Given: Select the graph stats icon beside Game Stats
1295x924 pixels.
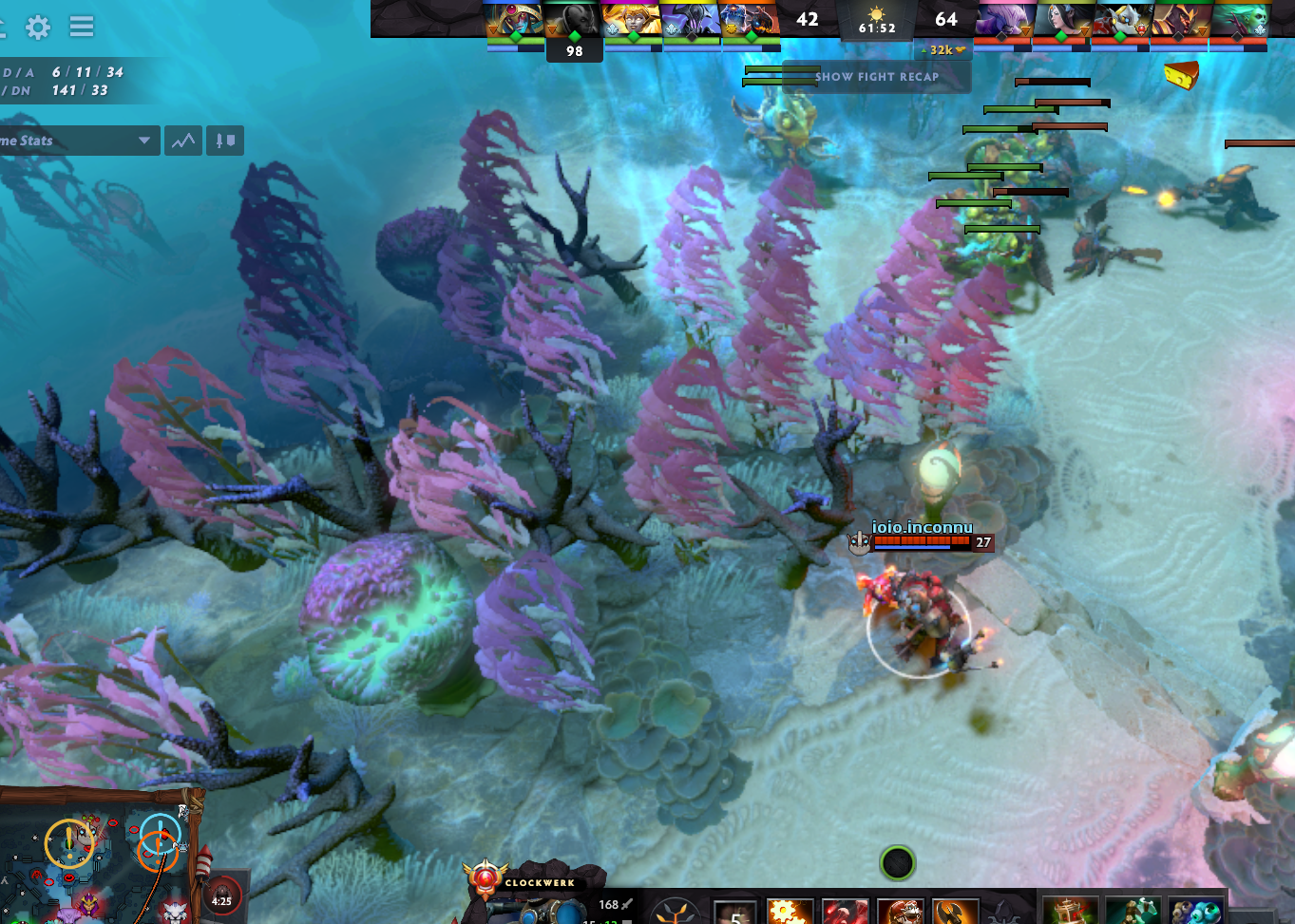Looking at the screenshot, I should (x=182, y=140).
